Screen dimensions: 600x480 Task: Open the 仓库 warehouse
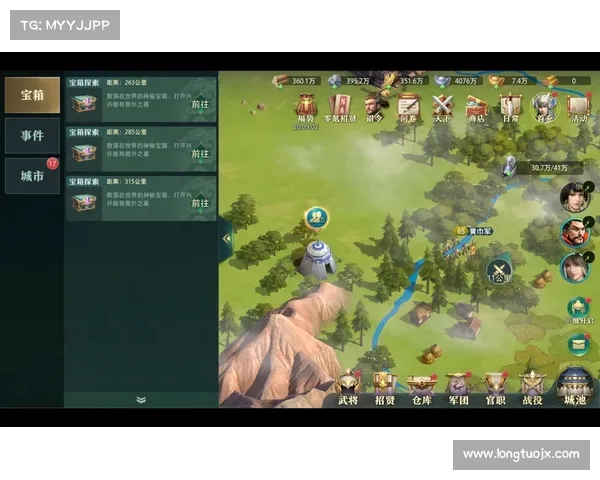[x=422, y=388]
